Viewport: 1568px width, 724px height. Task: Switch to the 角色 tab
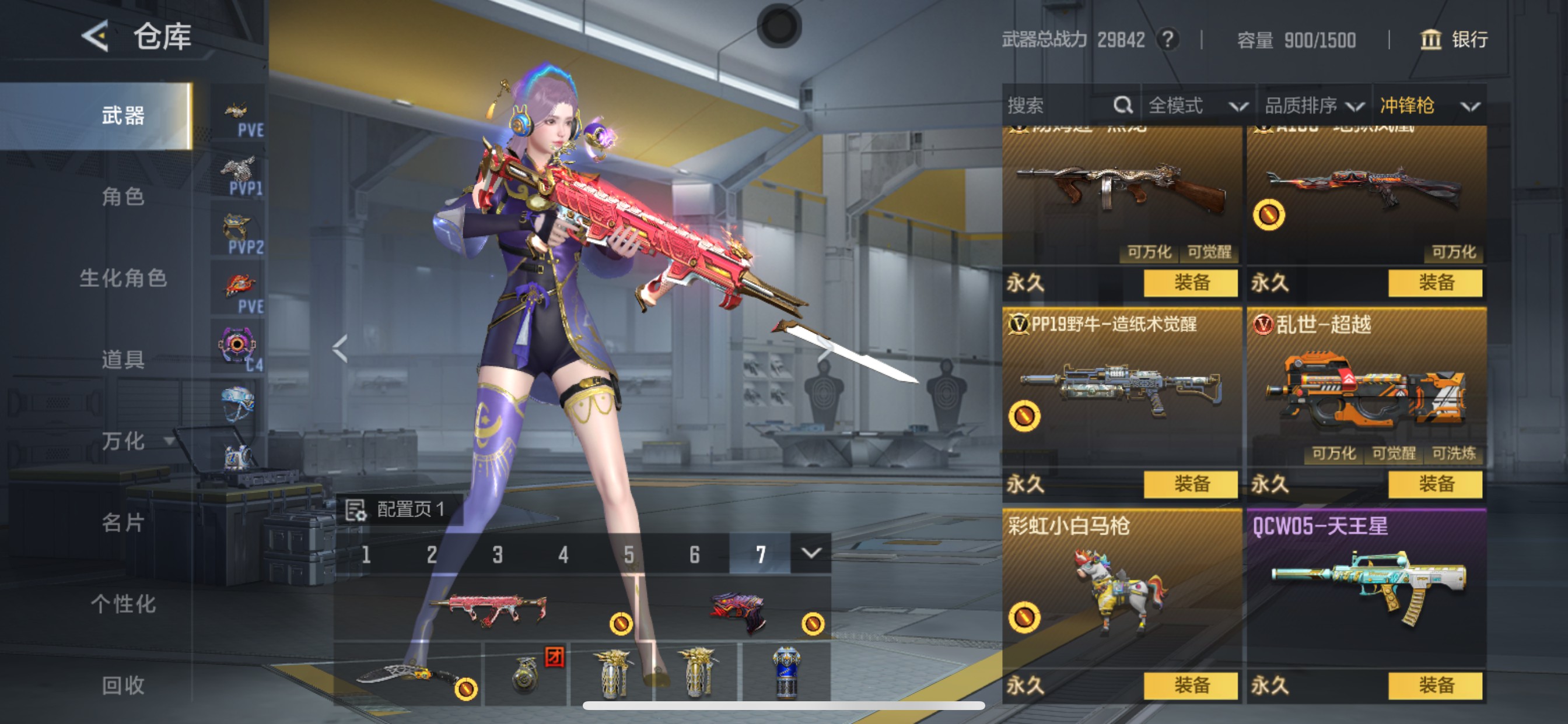click(x=123, y=196)
